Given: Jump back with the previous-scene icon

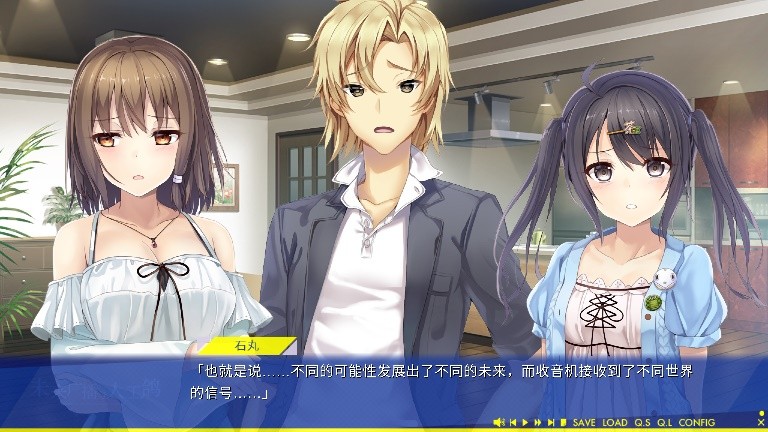Looking at the screenshot, I should [513, 423].
